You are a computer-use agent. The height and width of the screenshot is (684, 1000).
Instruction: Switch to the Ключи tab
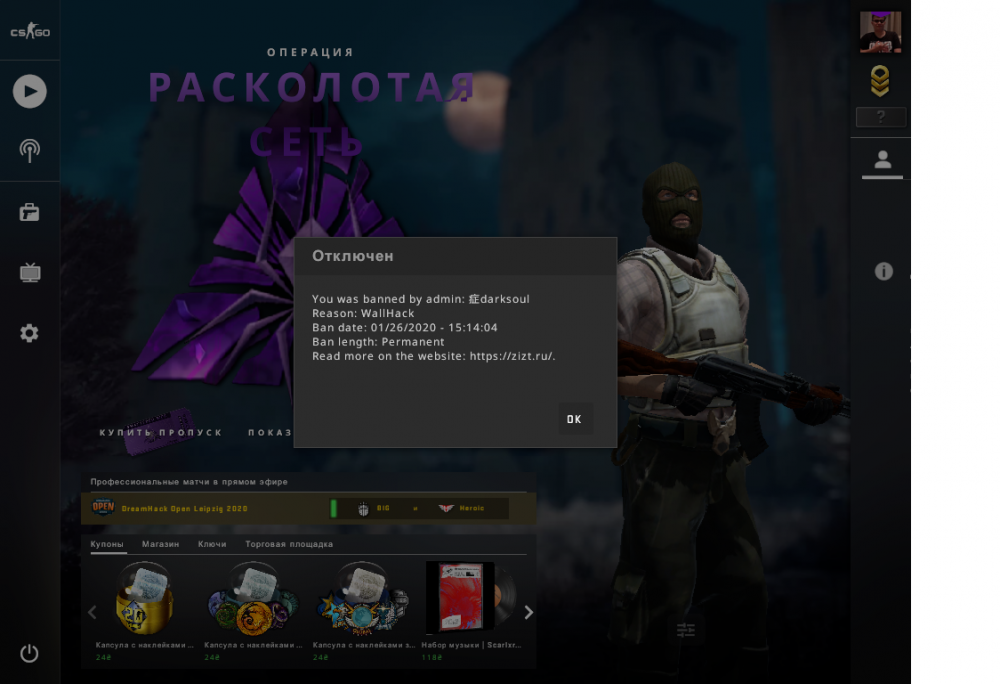click(212, 544)
